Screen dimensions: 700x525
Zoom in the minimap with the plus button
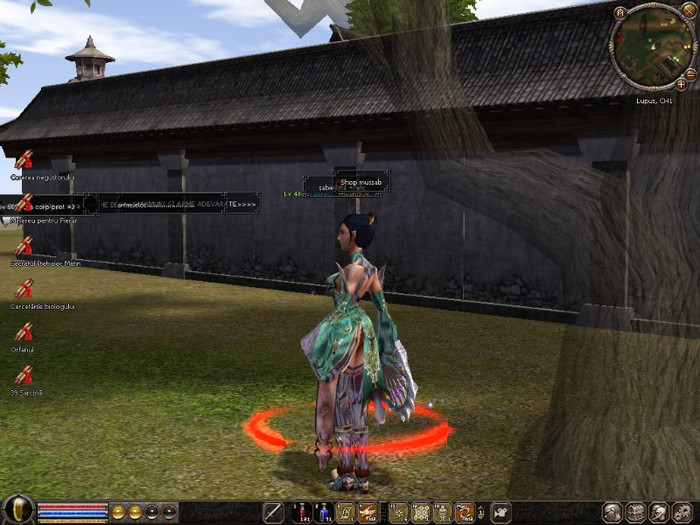[681, 85]
